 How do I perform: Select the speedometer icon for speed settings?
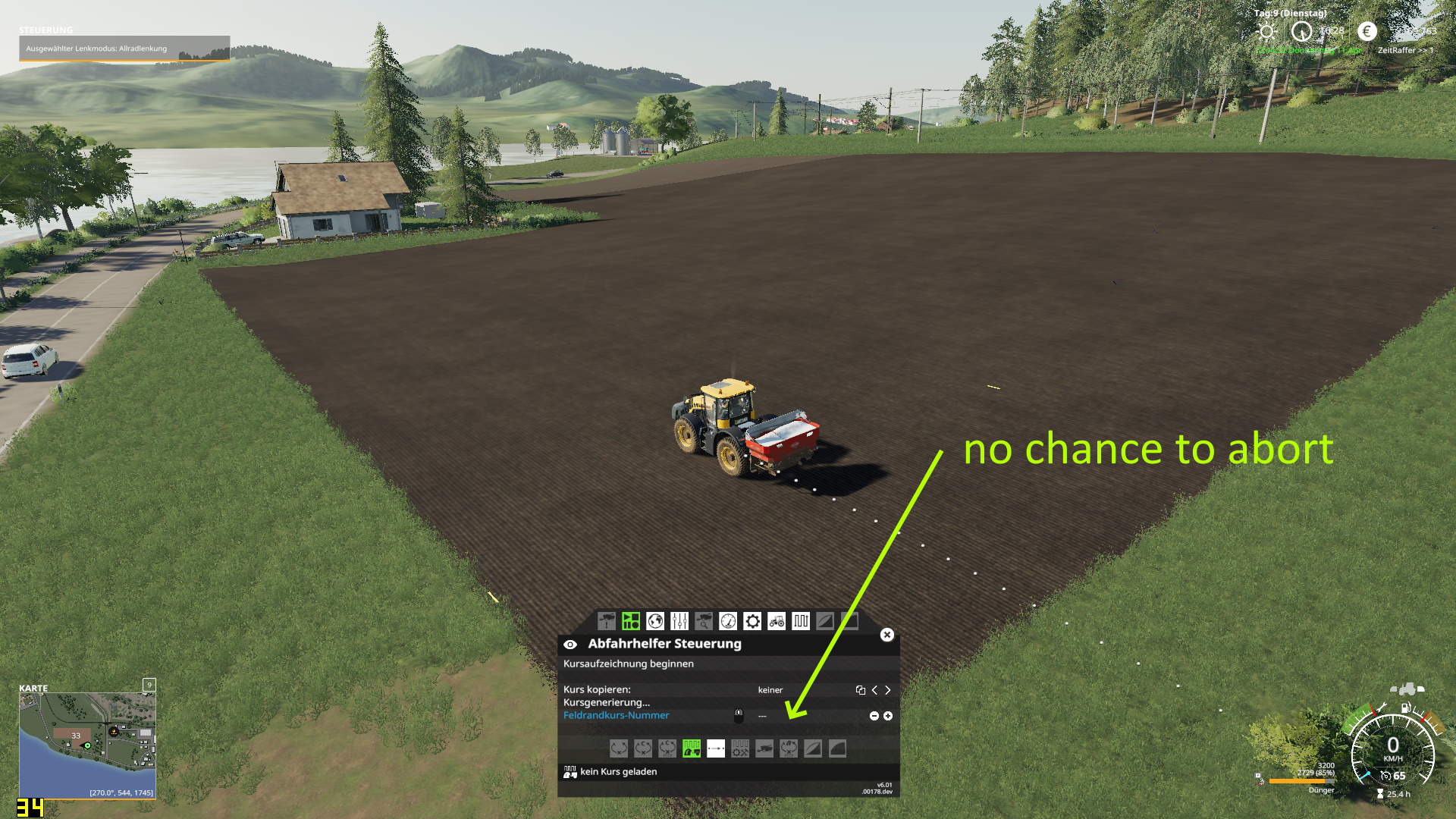point(728,621)
